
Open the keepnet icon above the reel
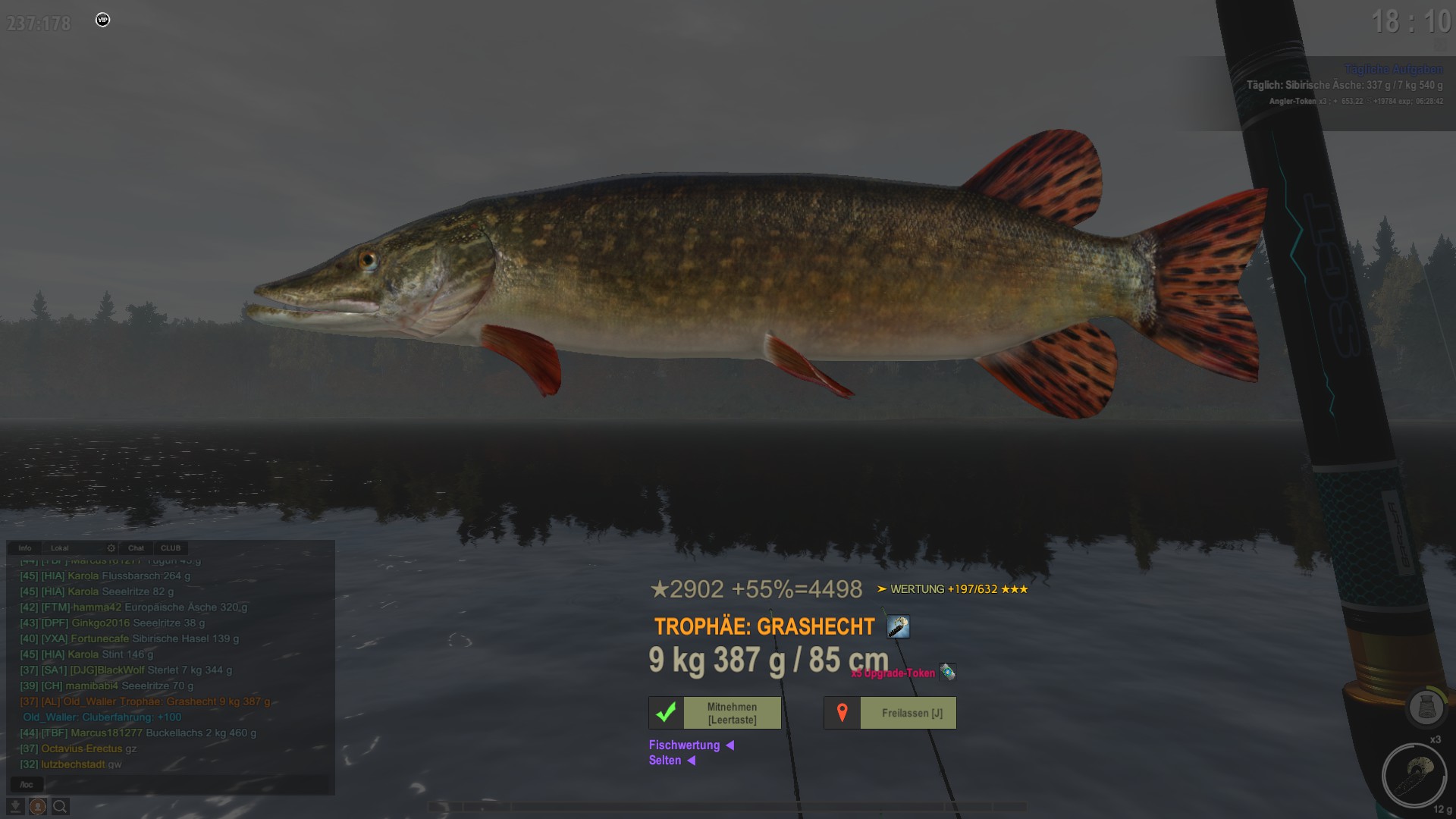tap(1426, 708)
